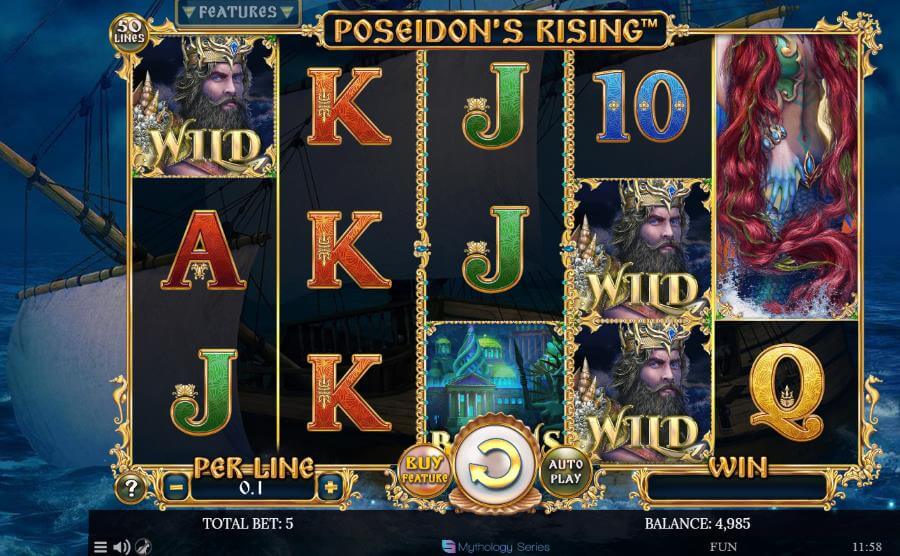Increase the per line bet
This screenshot has width=900, height=556.
tap(330, 488)
